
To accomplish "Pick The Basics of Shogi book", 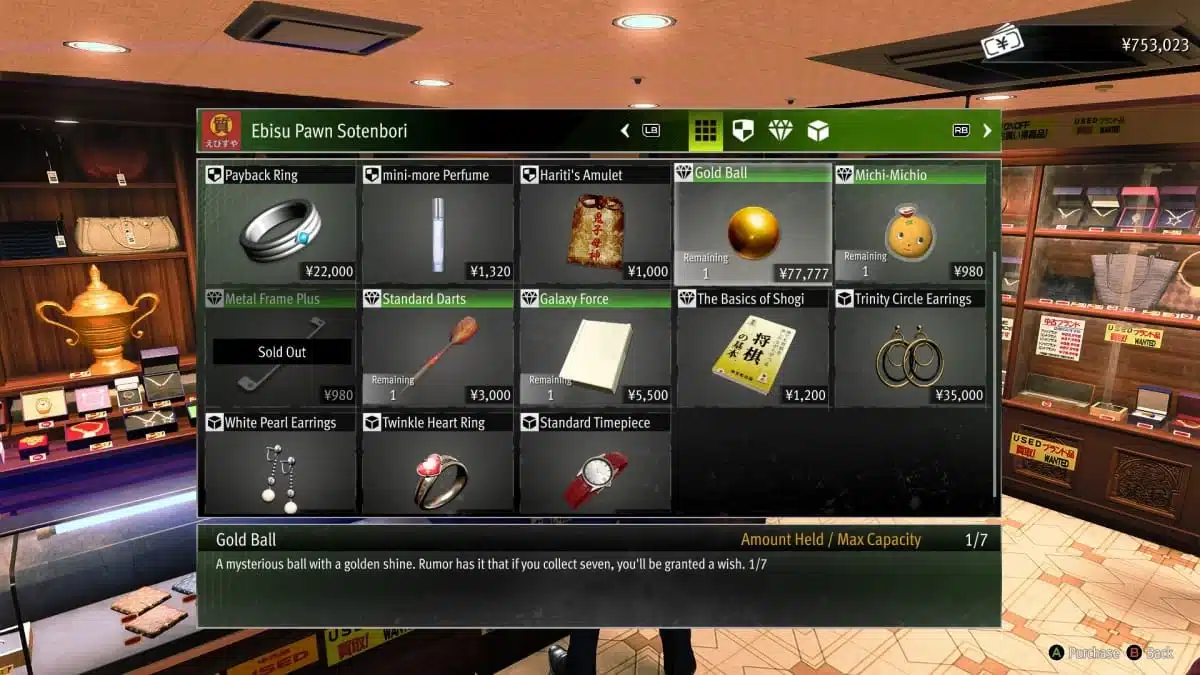I will [752, 350].
